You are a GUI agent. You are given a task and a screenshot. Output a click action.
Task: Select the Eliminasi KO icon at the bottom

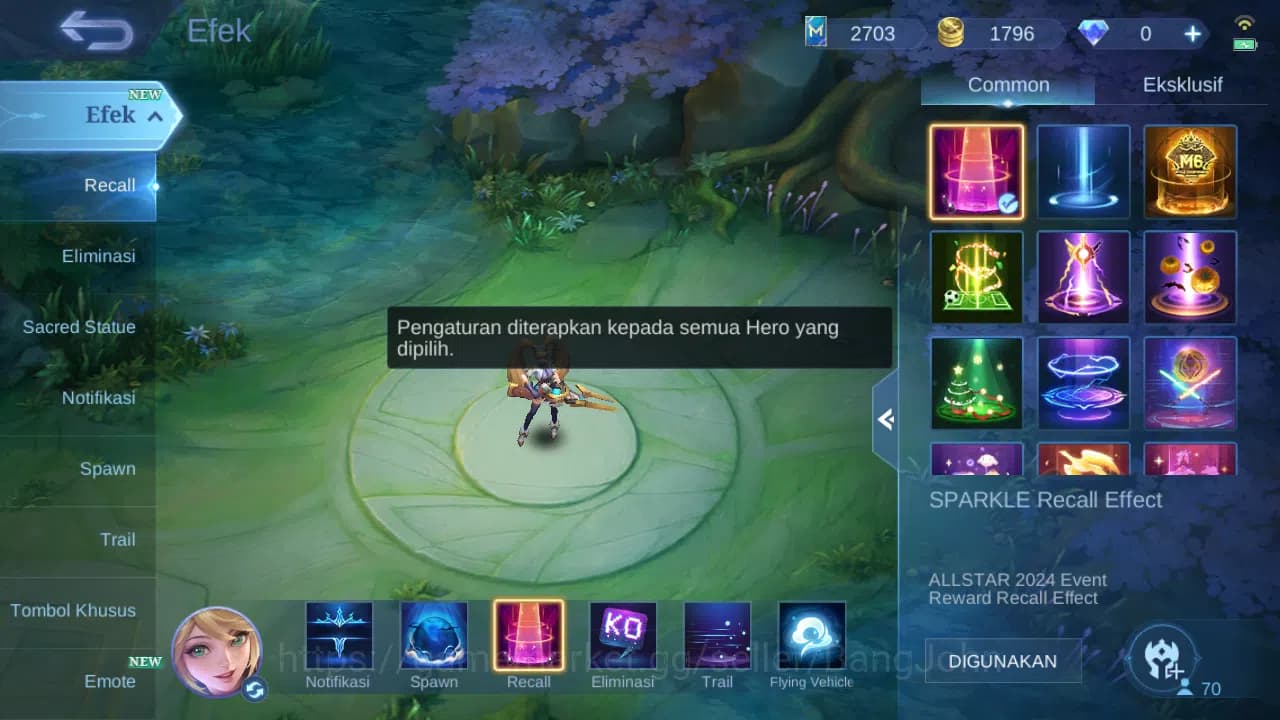pos(622,634)
